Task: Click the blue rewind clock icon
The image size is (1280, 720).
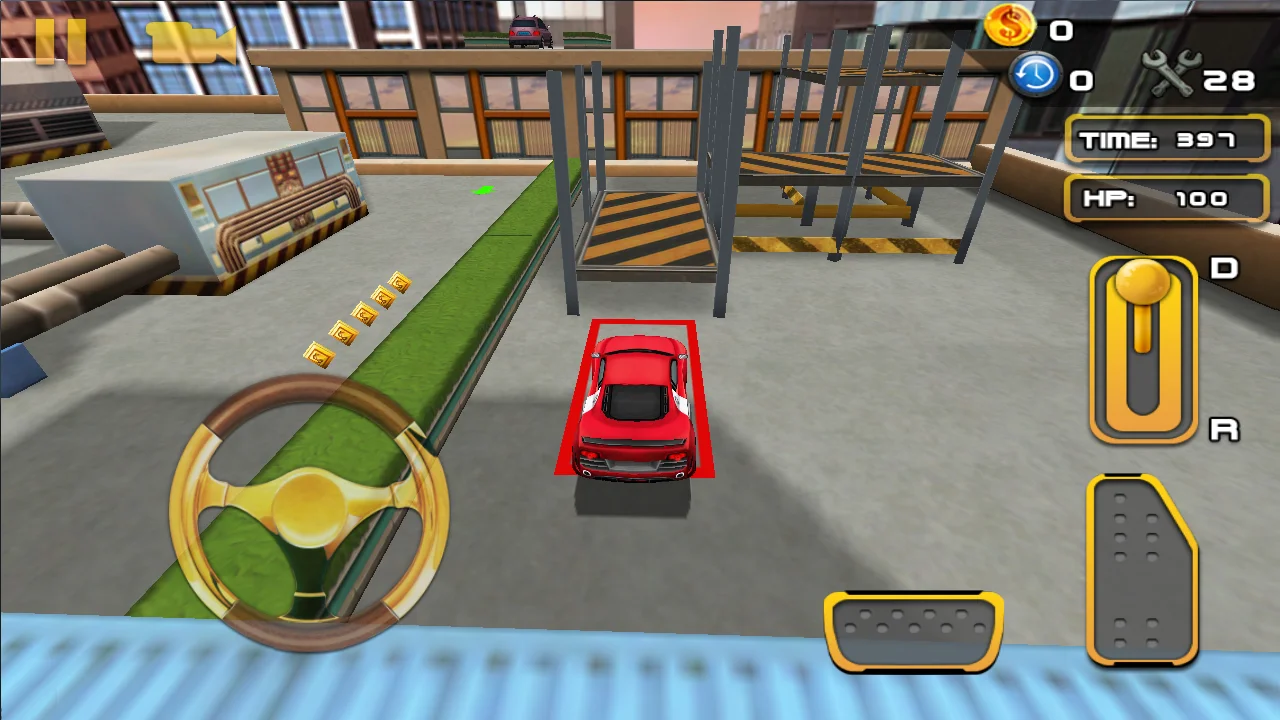Action: click(x=1036, y=77)
